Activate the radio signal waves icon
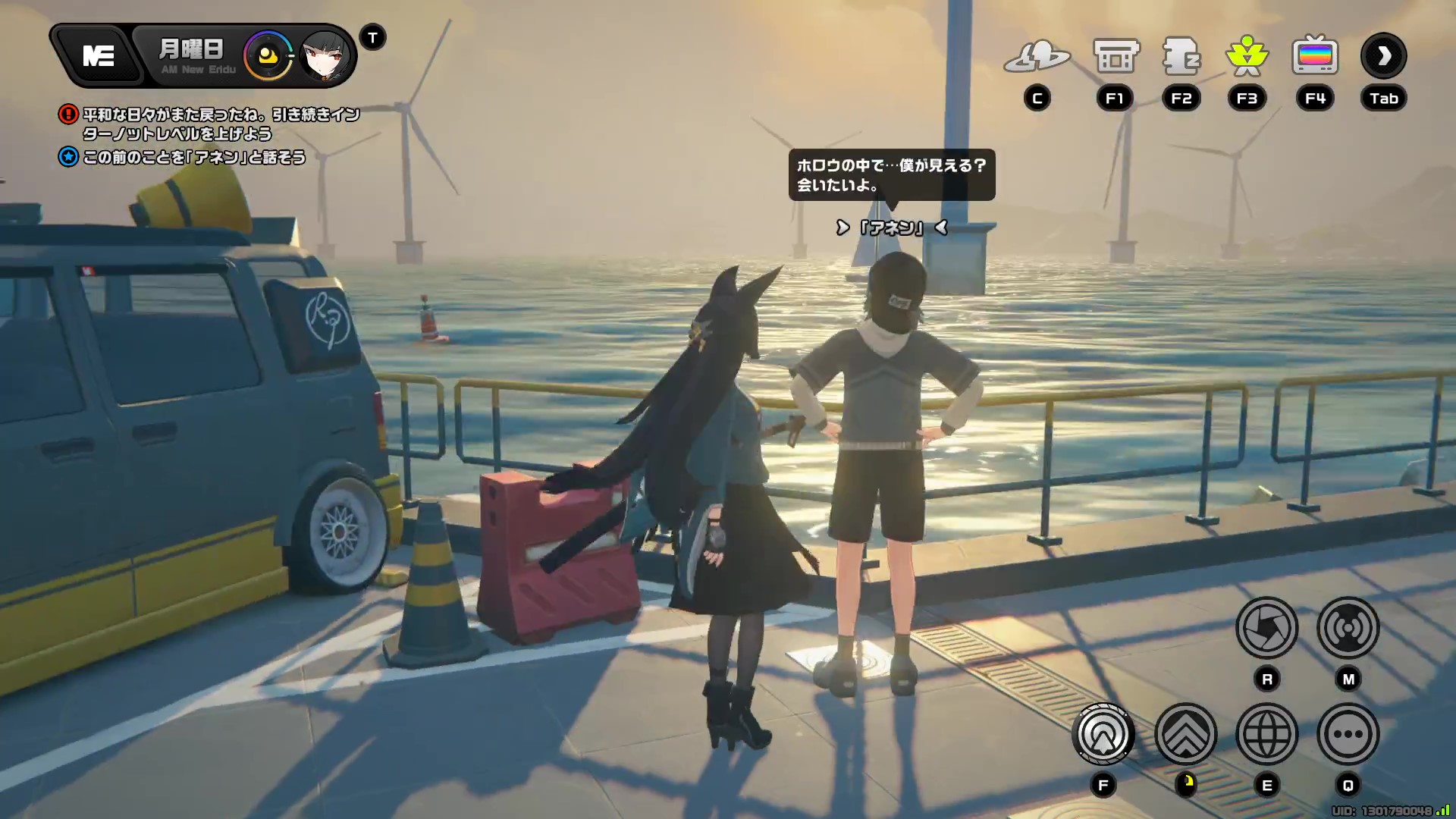The height and width of the screenshot is (819, 1456). [x=1348, y=628]
